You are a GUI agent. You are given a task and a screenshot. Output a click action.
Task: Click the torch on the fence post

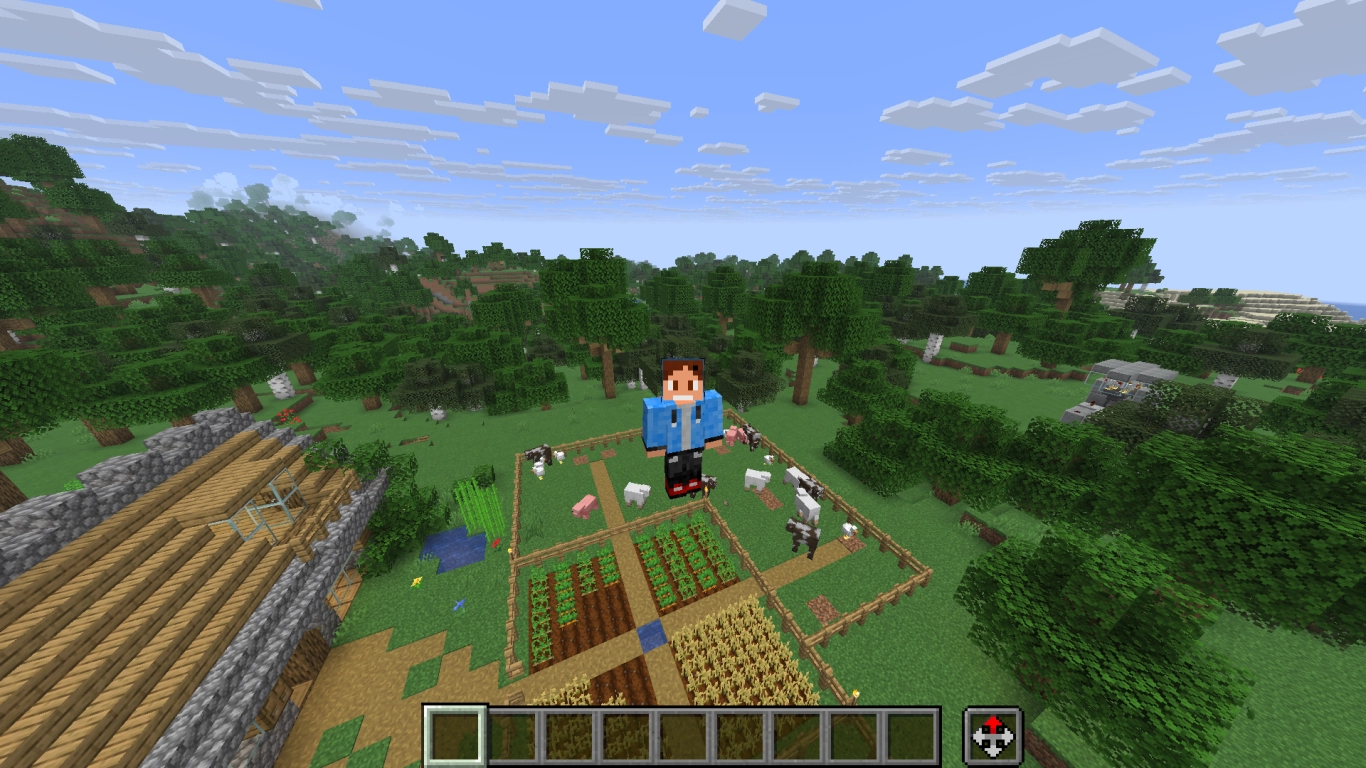pos(855,693)
